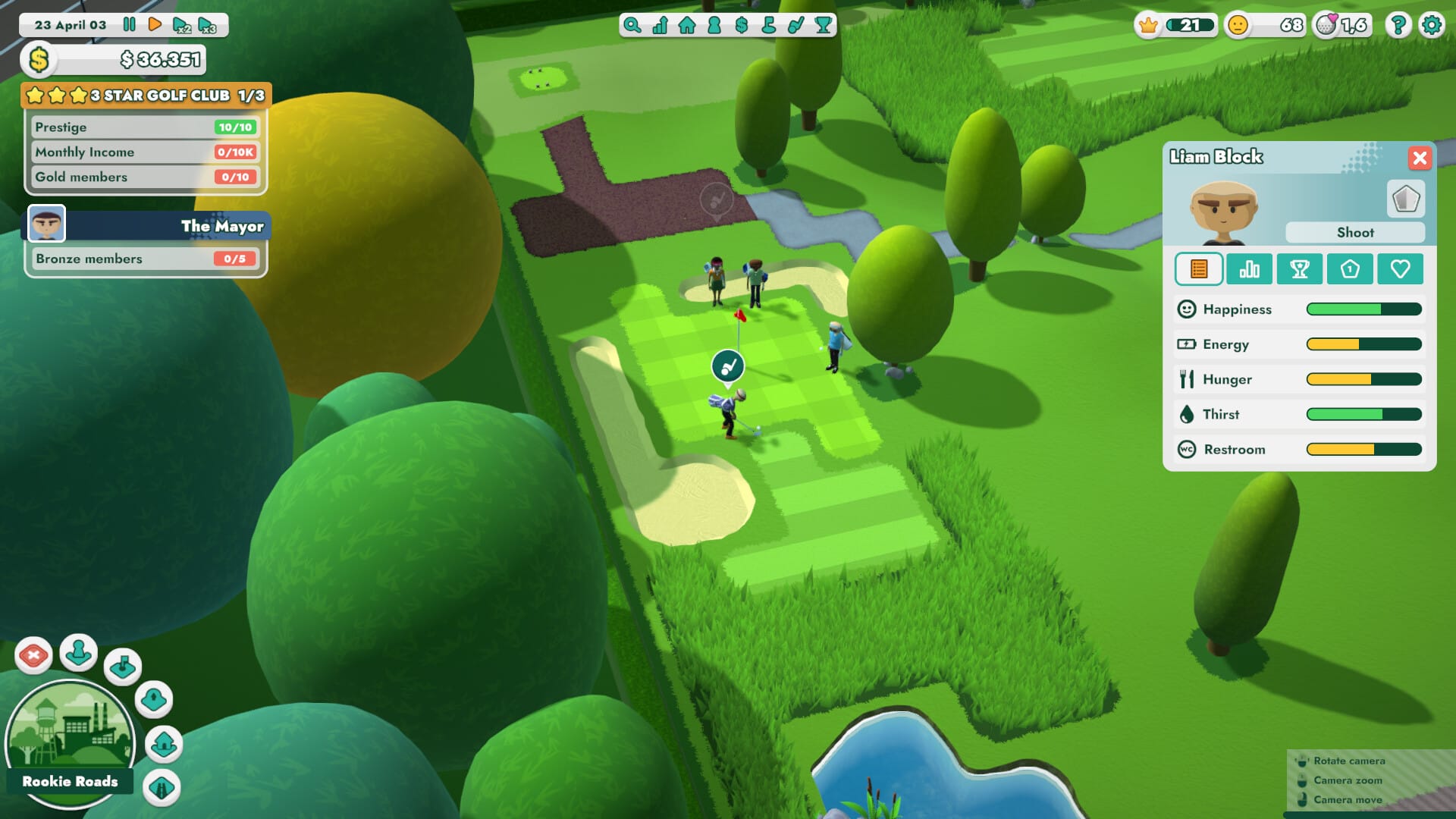The image size is (1456, 819).
Task: Click the house overlay button beside emblem
Action: click(x=164, y=744)
